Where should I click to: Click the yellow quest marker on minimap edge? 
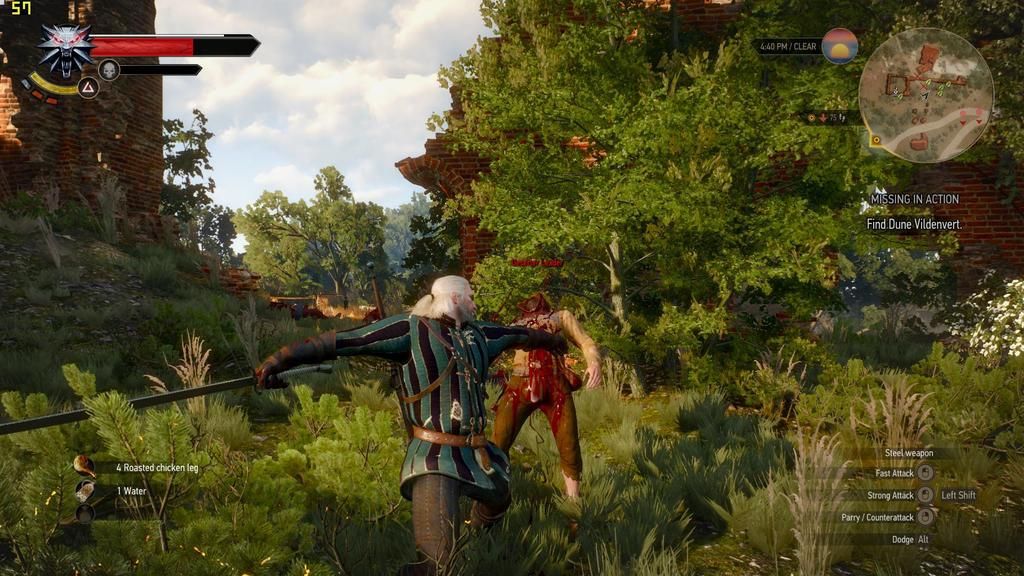[x=876, y=140]
